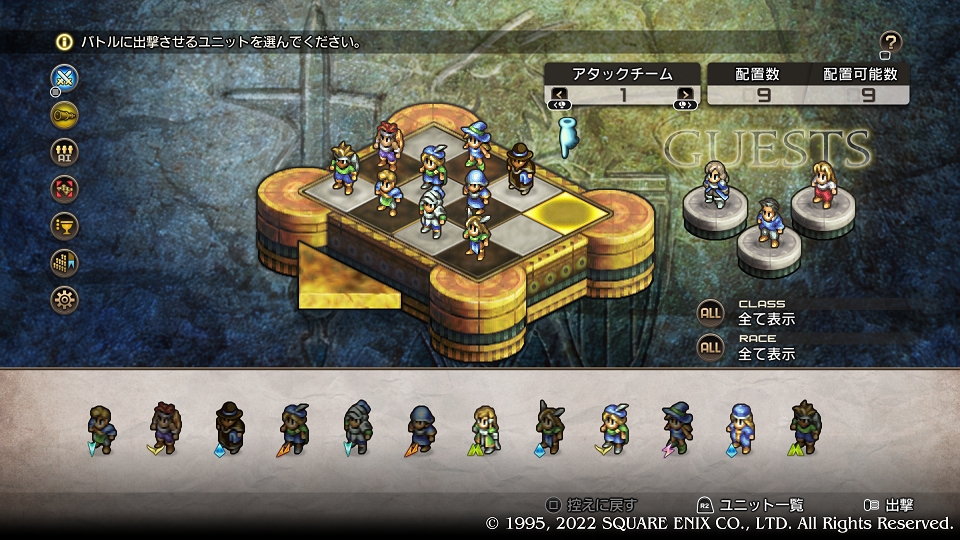This screenshot has width=960, height=540.
Task: Open the CLASS filter ALL button
Action: click(x=710, y=312)
